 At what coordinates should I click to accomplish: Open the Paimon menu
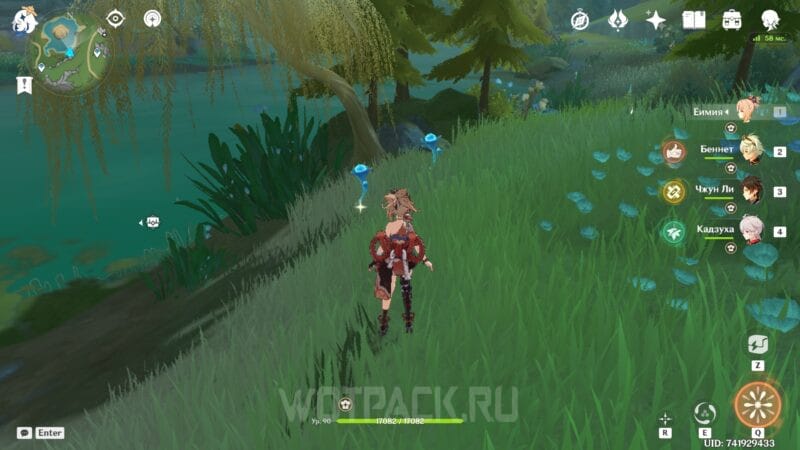[24, 19]
